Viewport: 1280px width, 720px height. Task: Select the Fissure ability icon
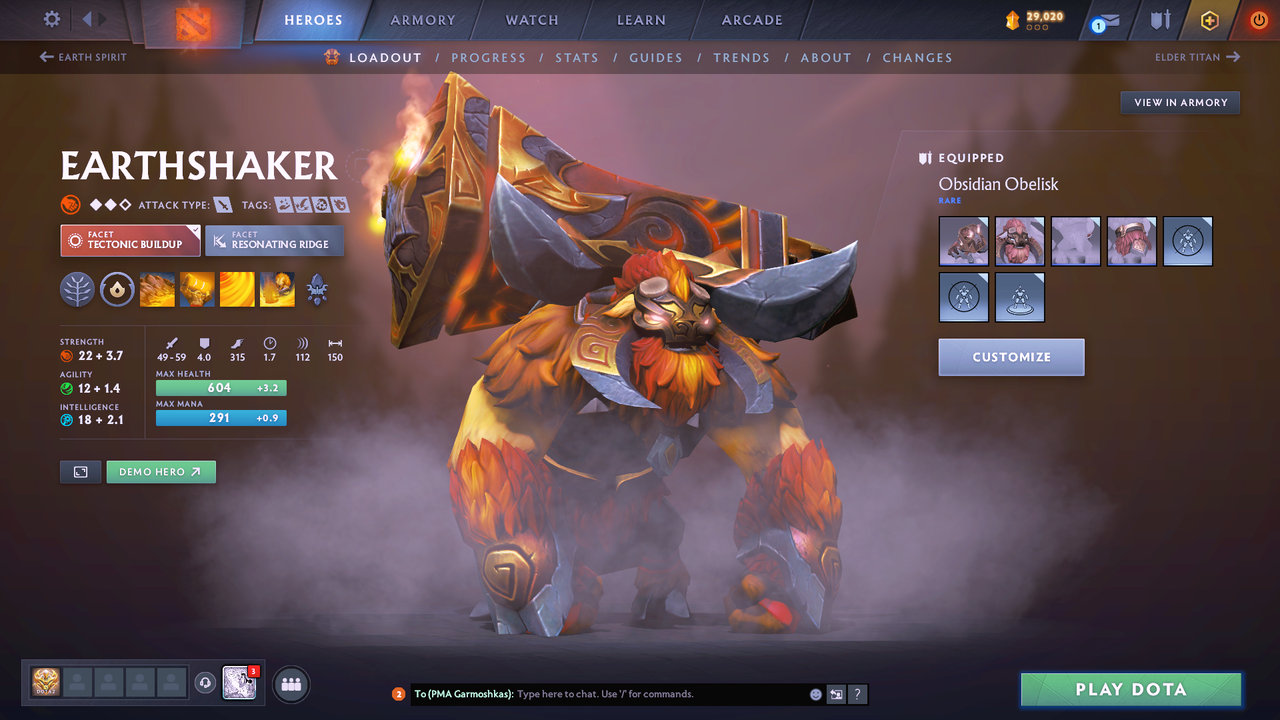tap(157, 290)
